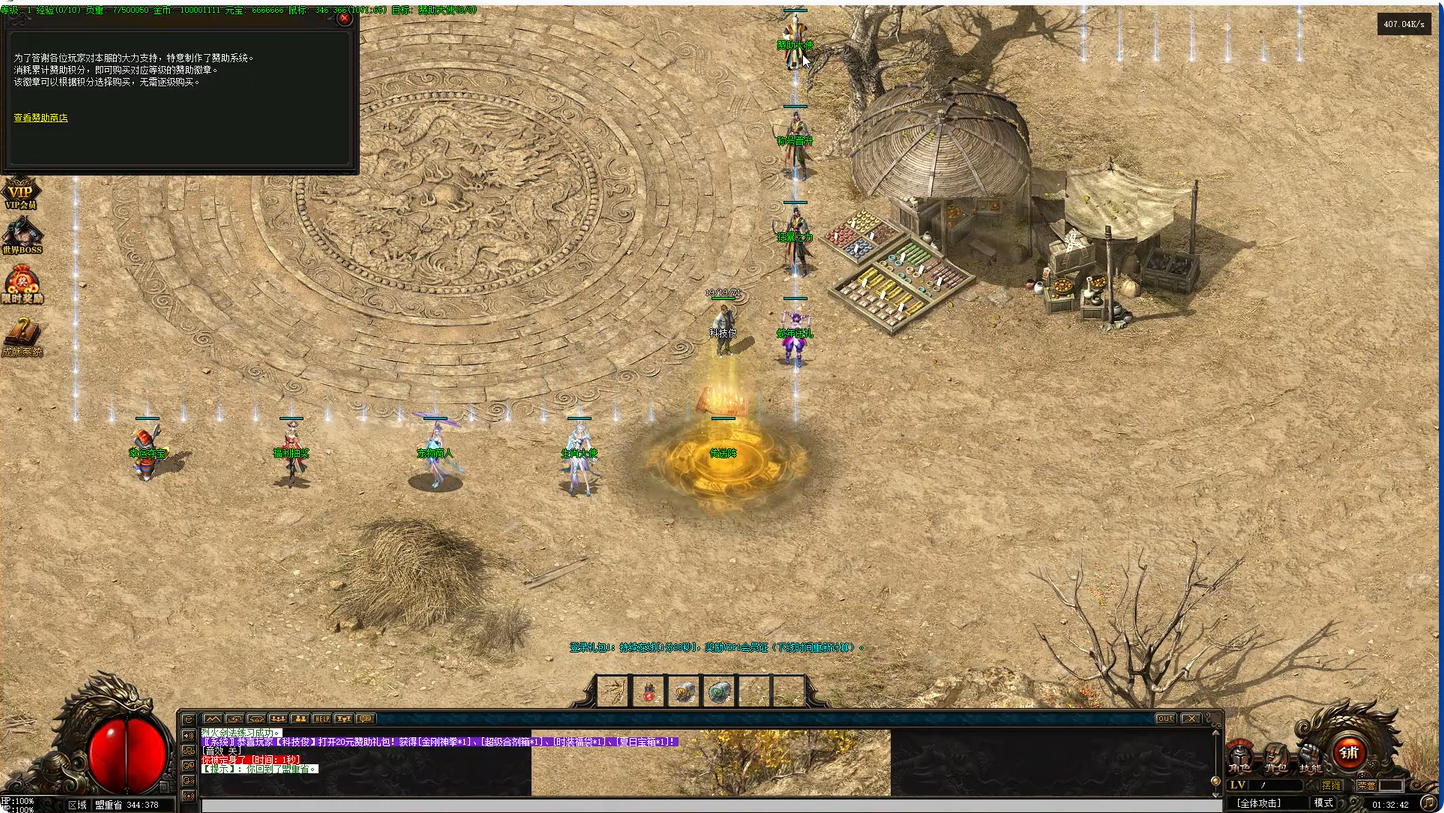
Task: Open the 成就系统 achievement book
Action: pos(22,338)
